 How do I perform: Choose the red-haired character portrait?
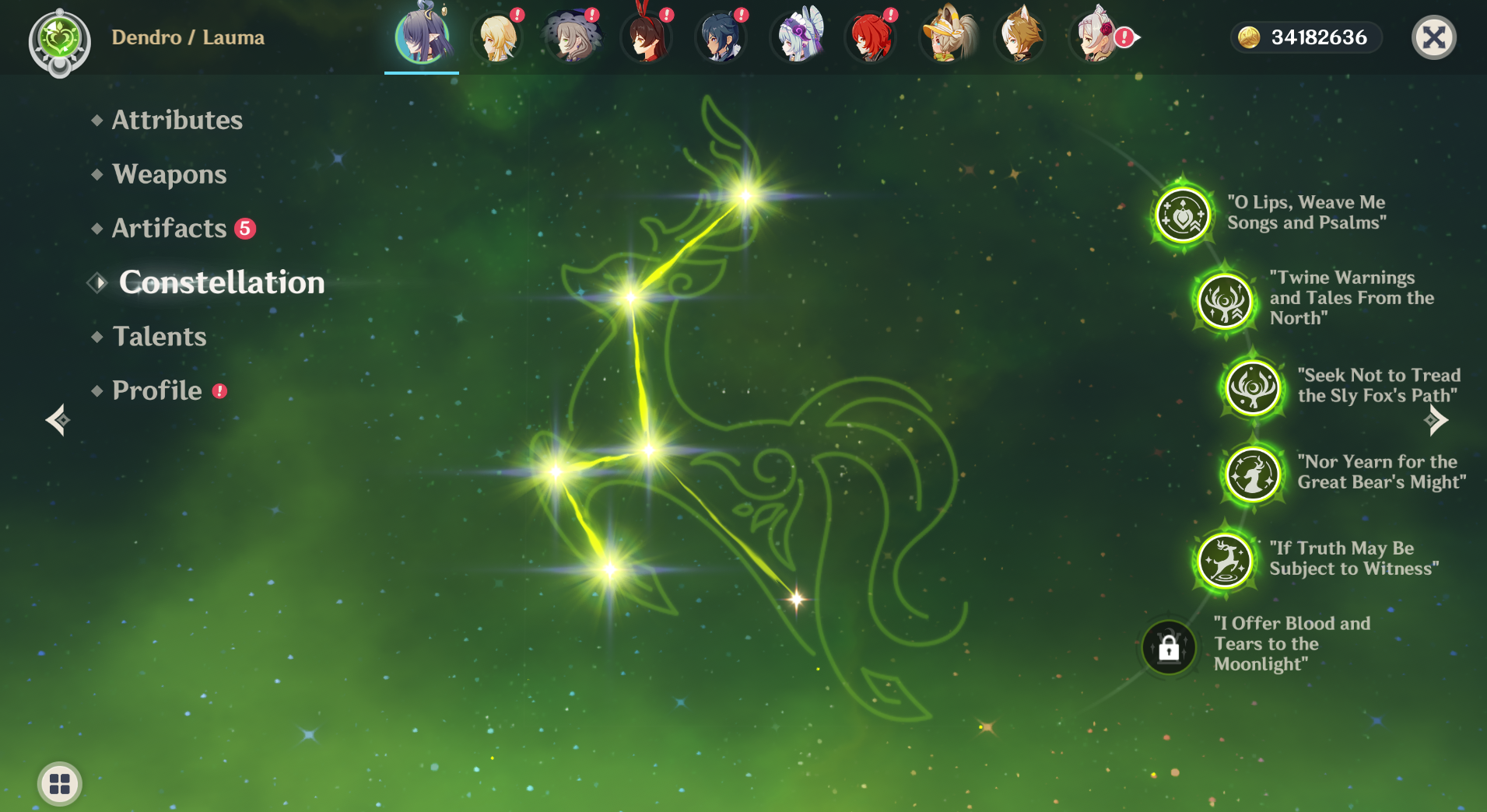coord(872,37)
